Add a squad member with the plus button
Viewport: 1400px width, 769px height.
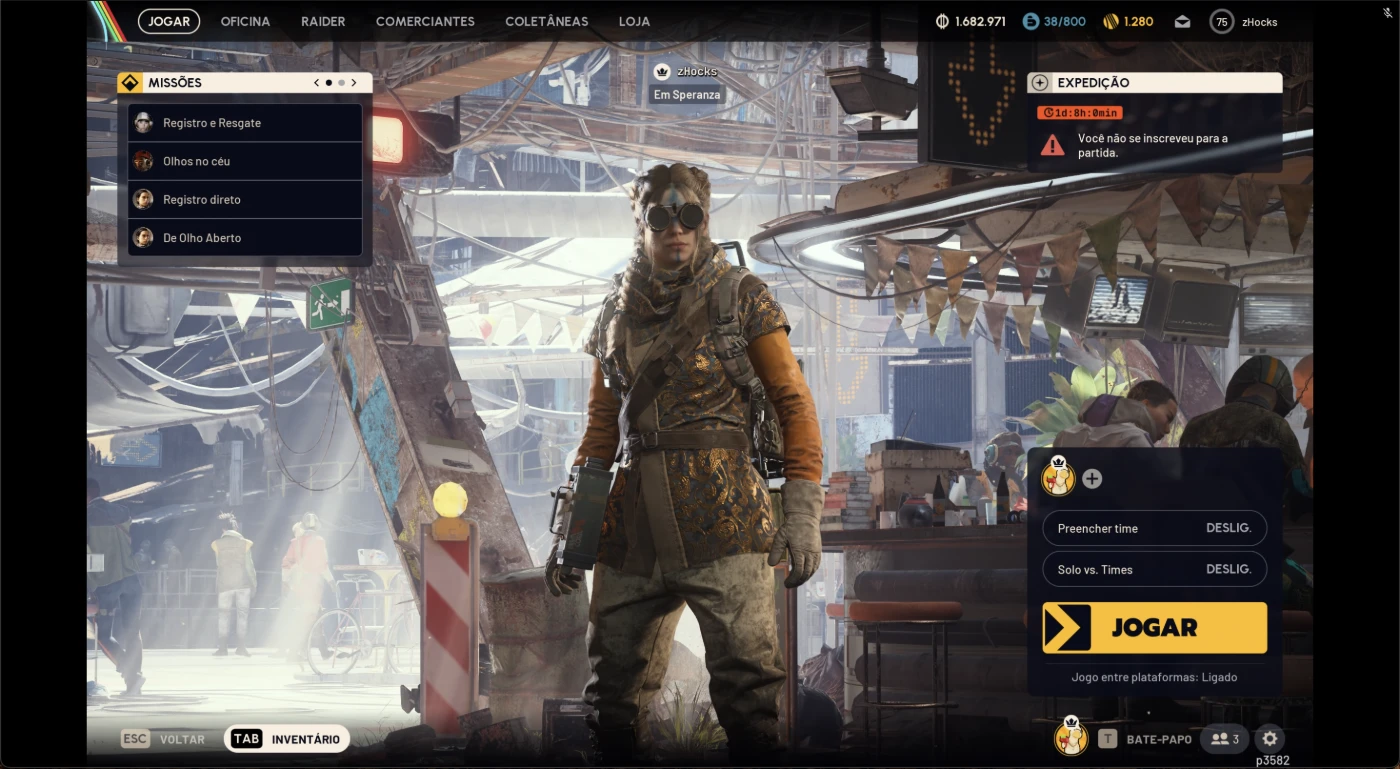click(x=1092, y=479)
